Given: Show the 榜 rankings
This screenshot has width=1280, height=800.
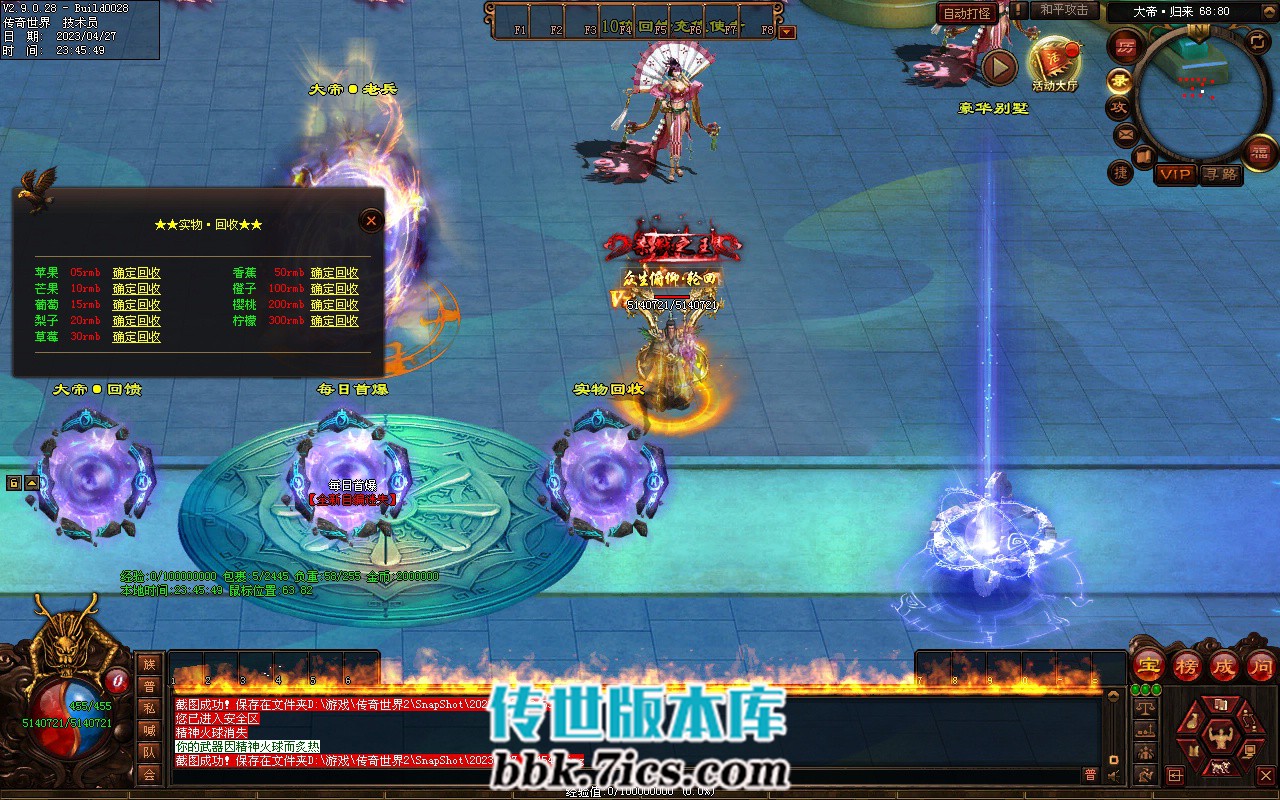Looking at the screenshot, I should tap(1187, 666).
